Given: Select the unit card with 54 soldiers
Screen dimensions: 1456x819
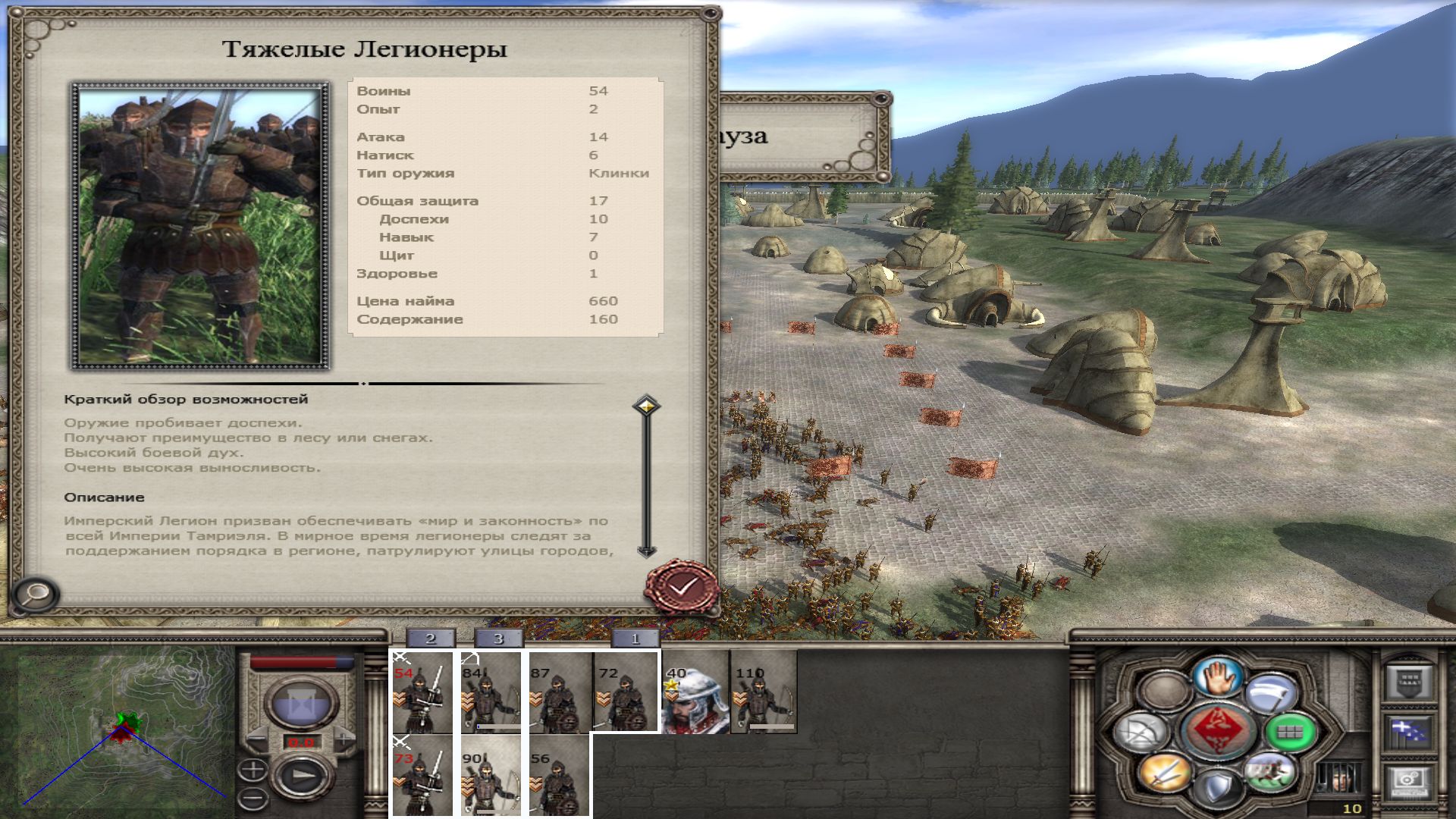Looking at the screenshot, I should point(422,692).
